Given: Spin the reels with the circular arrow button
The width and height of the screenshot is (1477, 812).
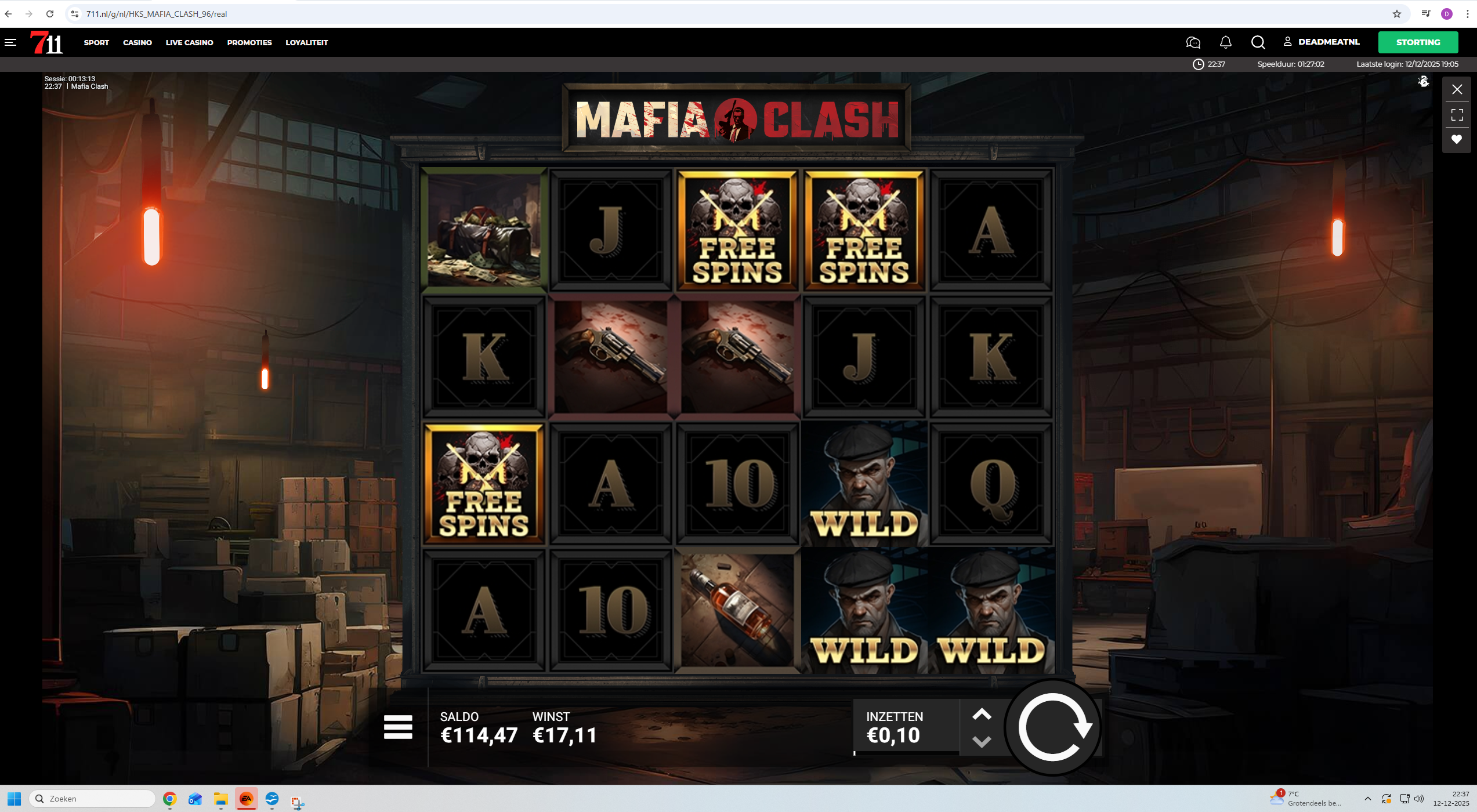Looking at the screenshot, I should 1053,727.
